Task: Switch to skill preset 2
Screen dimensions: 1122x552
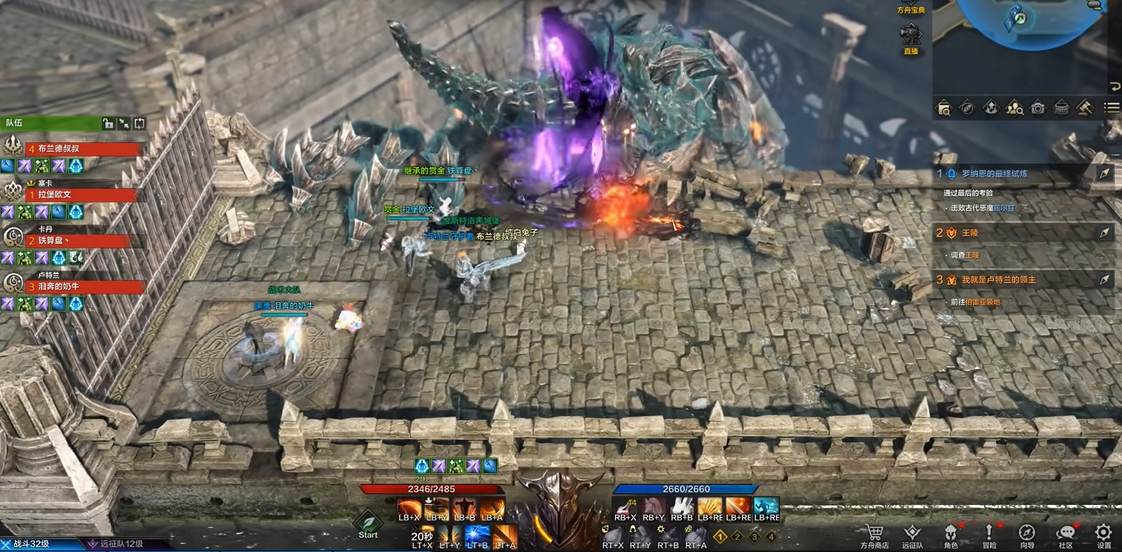Action: pos(738,537)
